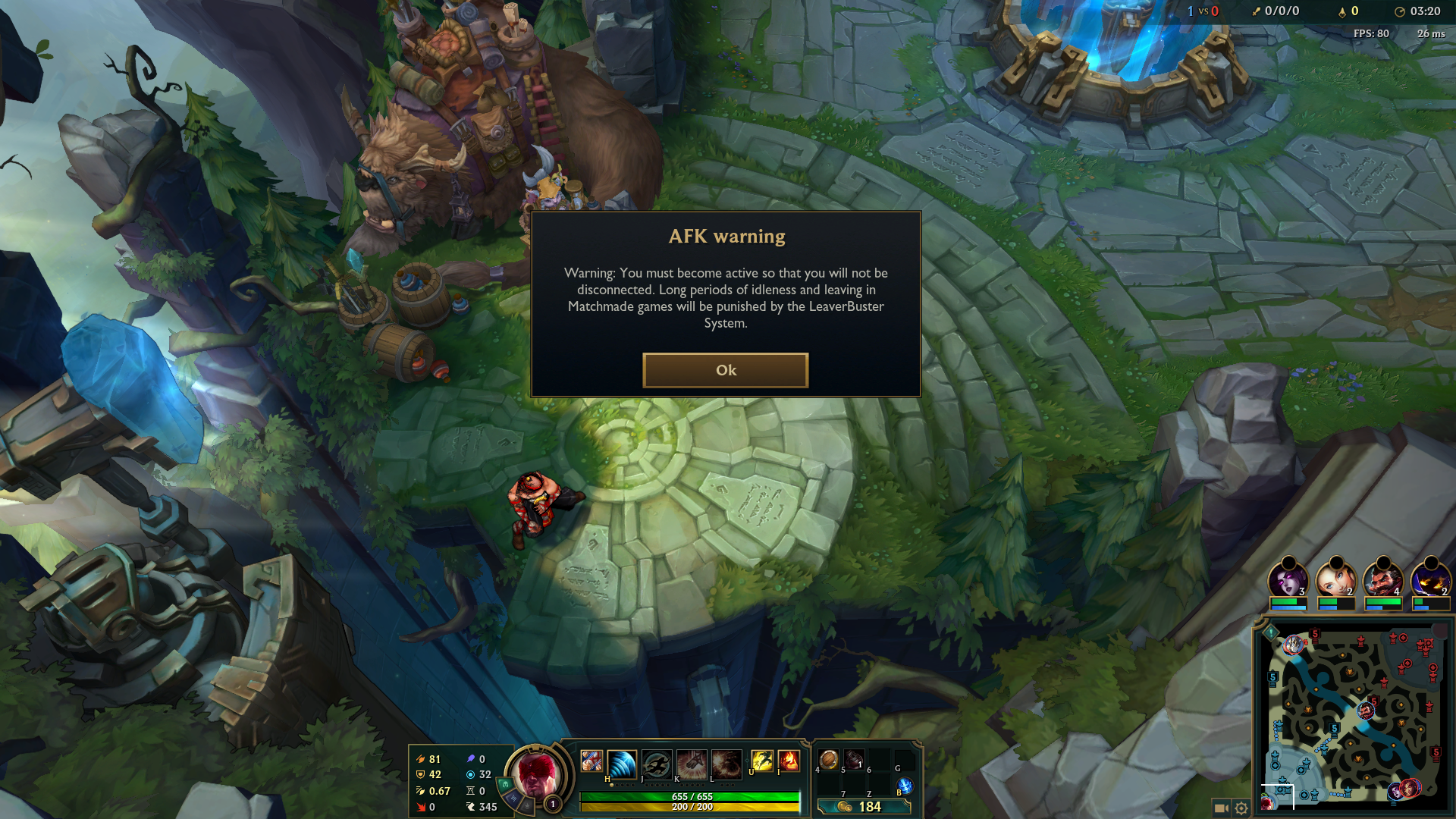Activate Safeguard with the J ability icon

[655, 764]
